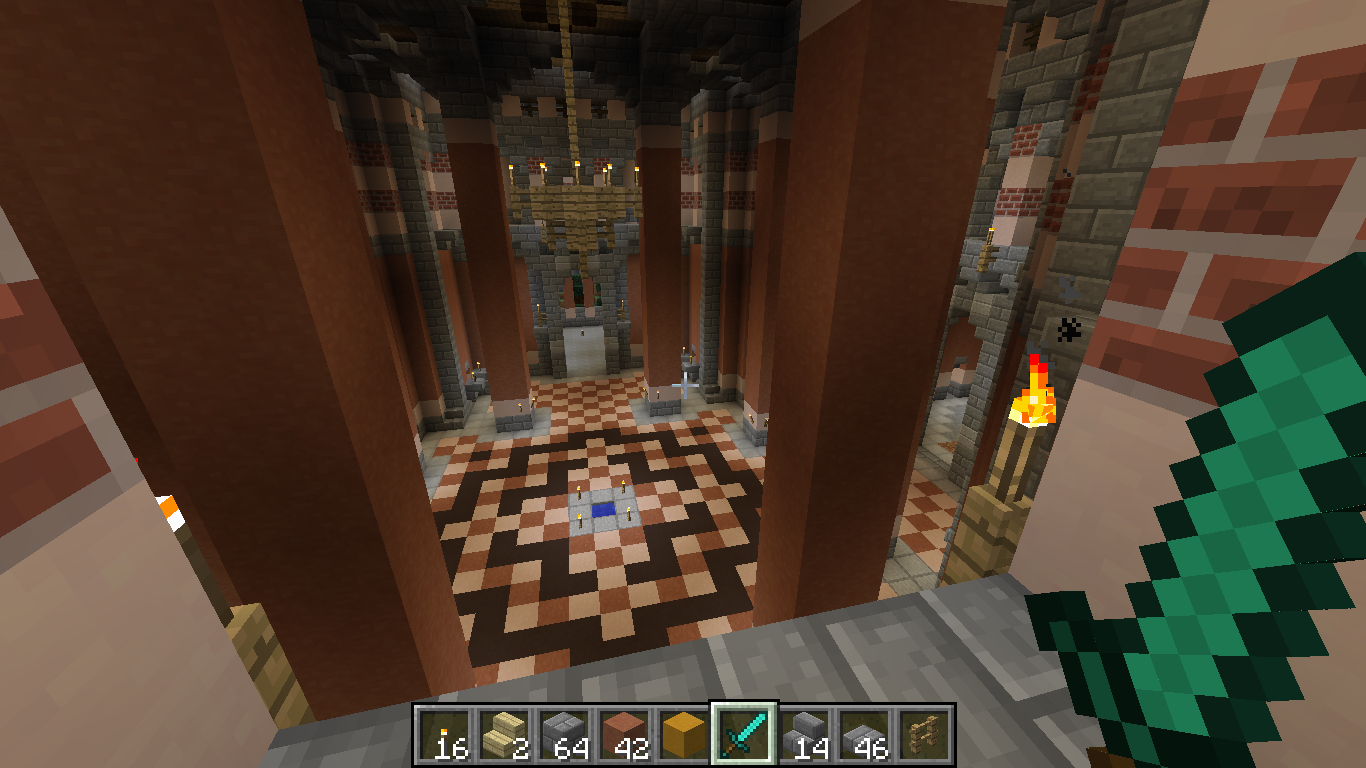Pick the wooden fence hotbar slot
The image size is (1366, 768).
[924, 733]
